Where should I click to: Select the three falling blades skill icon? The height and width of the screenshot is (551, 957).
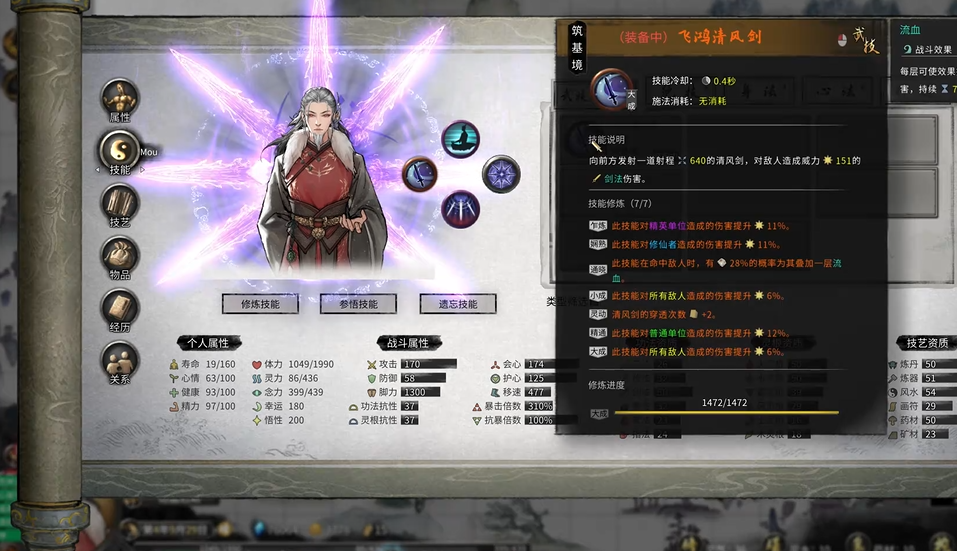point(461,208)
